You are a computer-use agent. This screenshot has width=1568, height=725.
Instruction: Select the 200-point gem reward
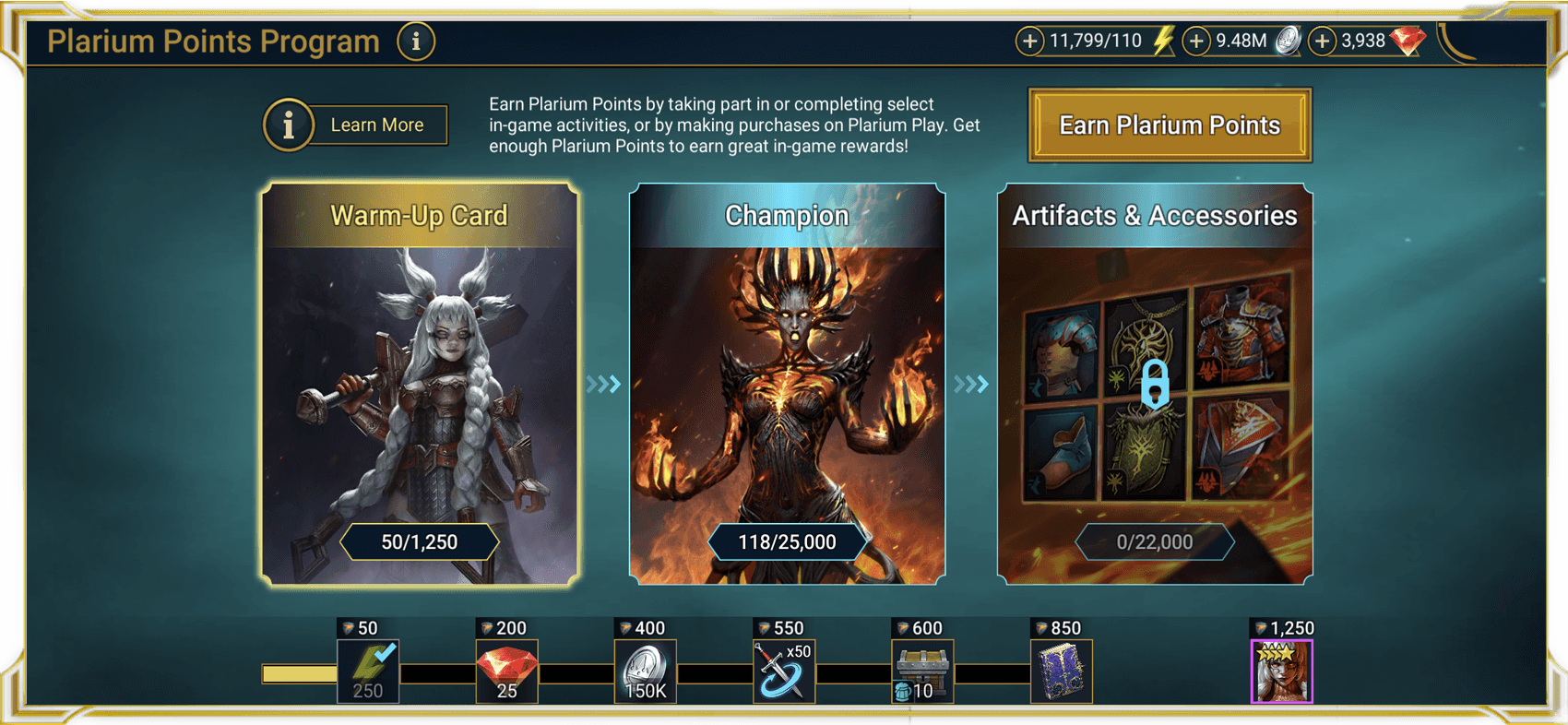tap(506, 671)
